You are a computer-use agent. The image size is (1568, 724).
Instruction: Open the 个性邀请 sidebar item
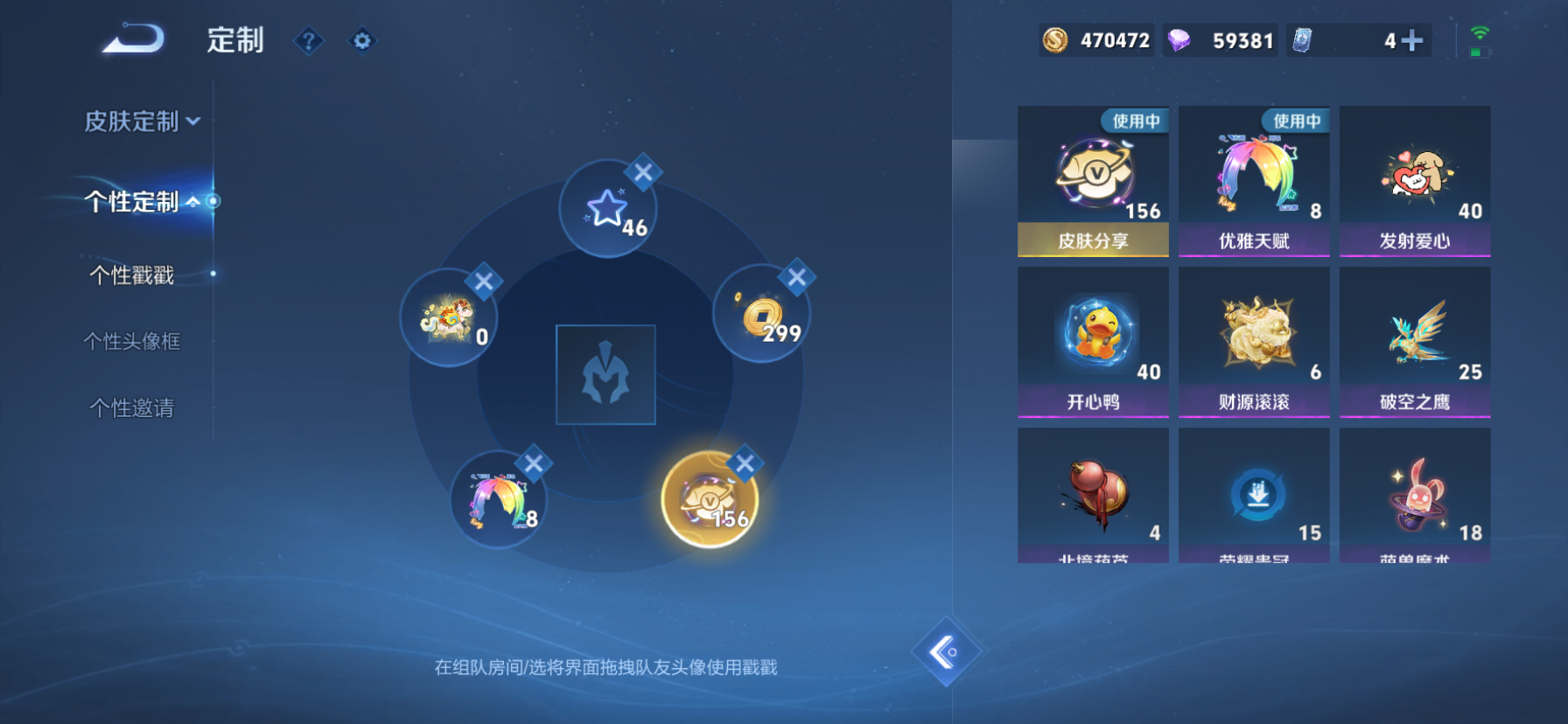click(x=132, y=407)
